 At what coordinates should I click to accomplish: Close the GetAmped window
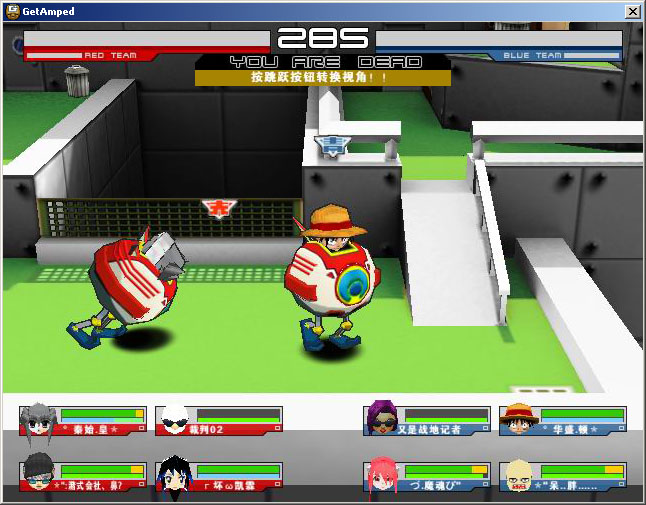(x=632, y=11)
